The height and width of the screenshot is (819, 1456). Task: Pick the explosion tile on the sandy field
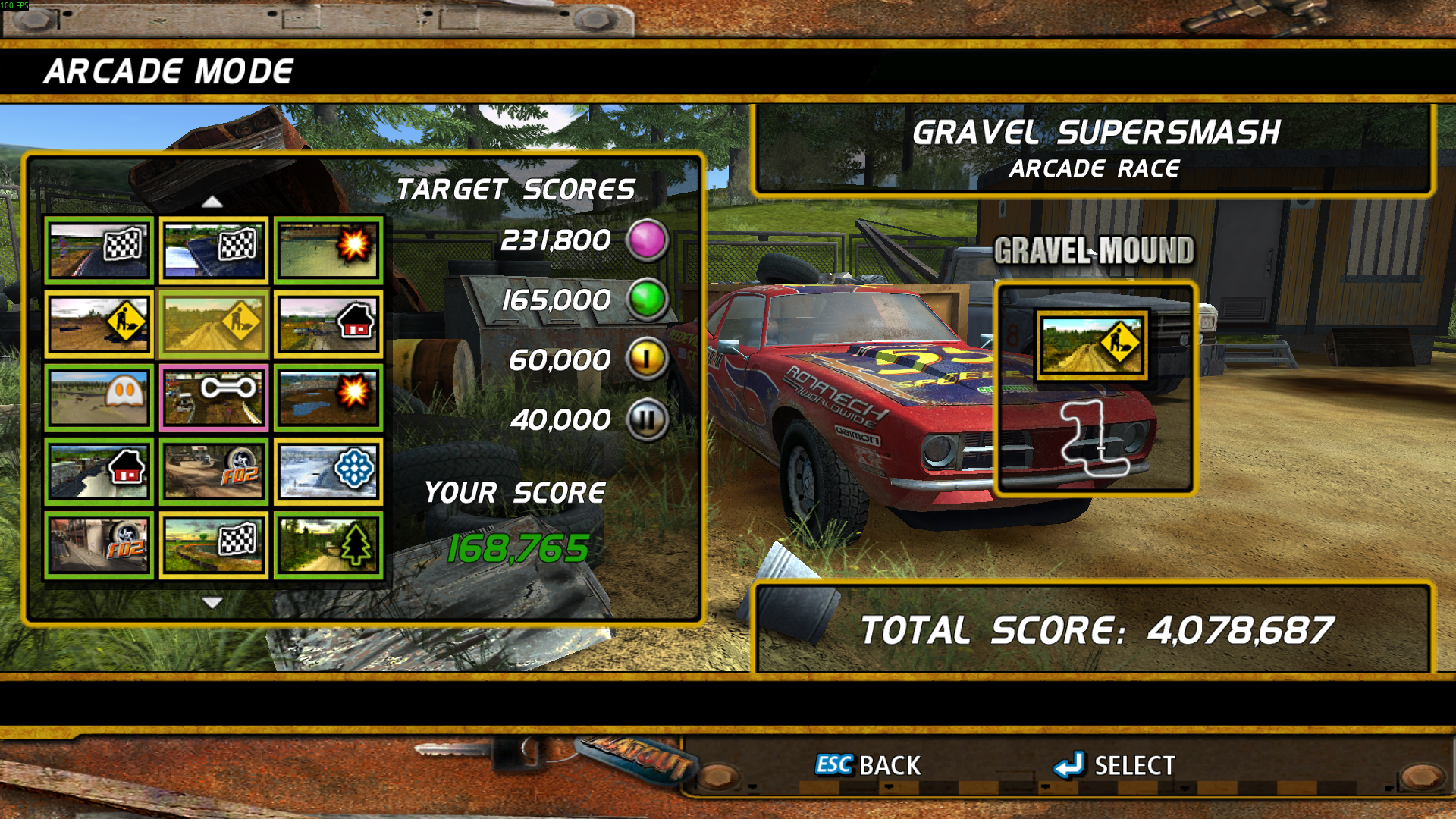[328, 250]
